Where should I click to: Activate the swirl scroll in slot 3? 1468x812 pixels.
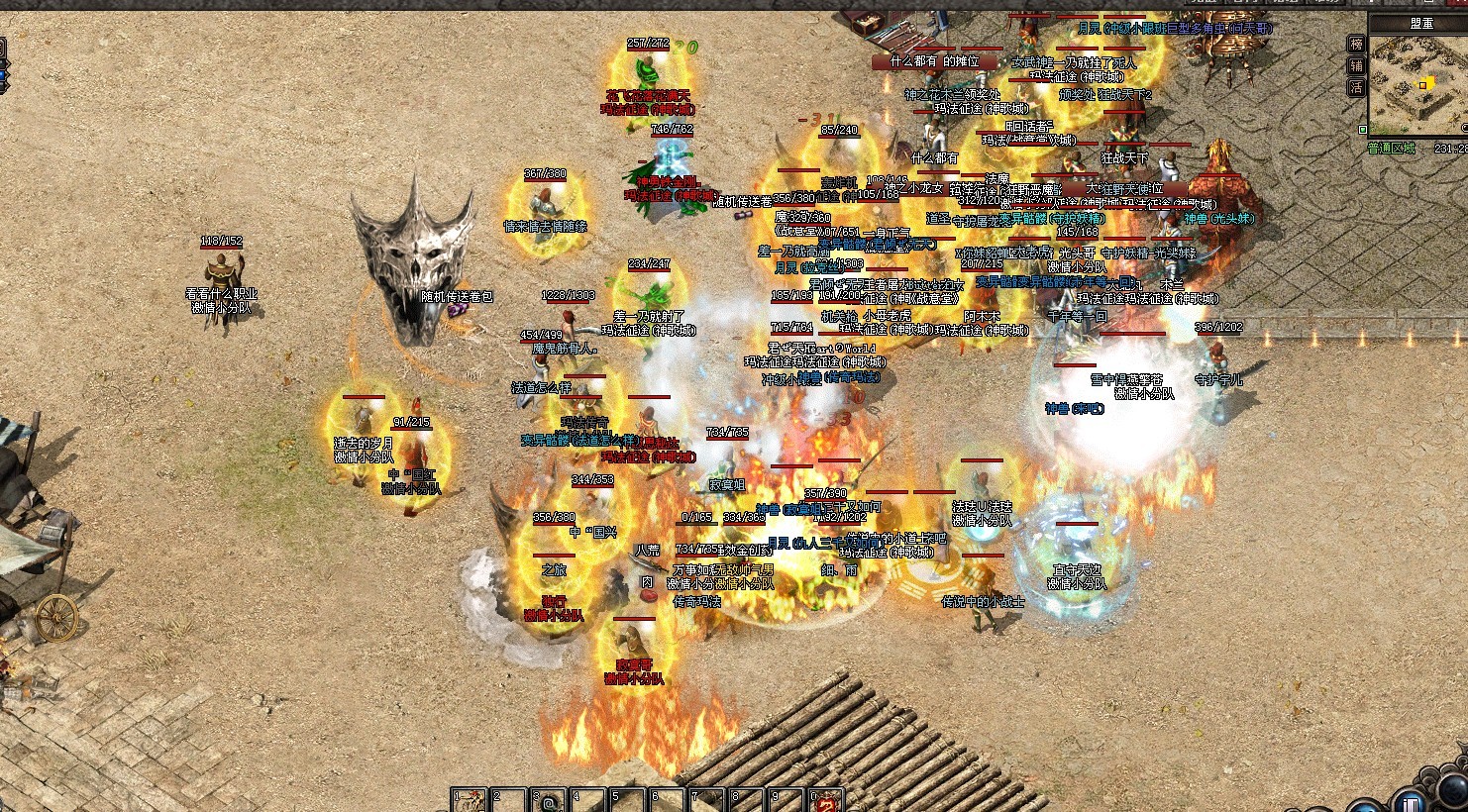(x=549, y=800)
